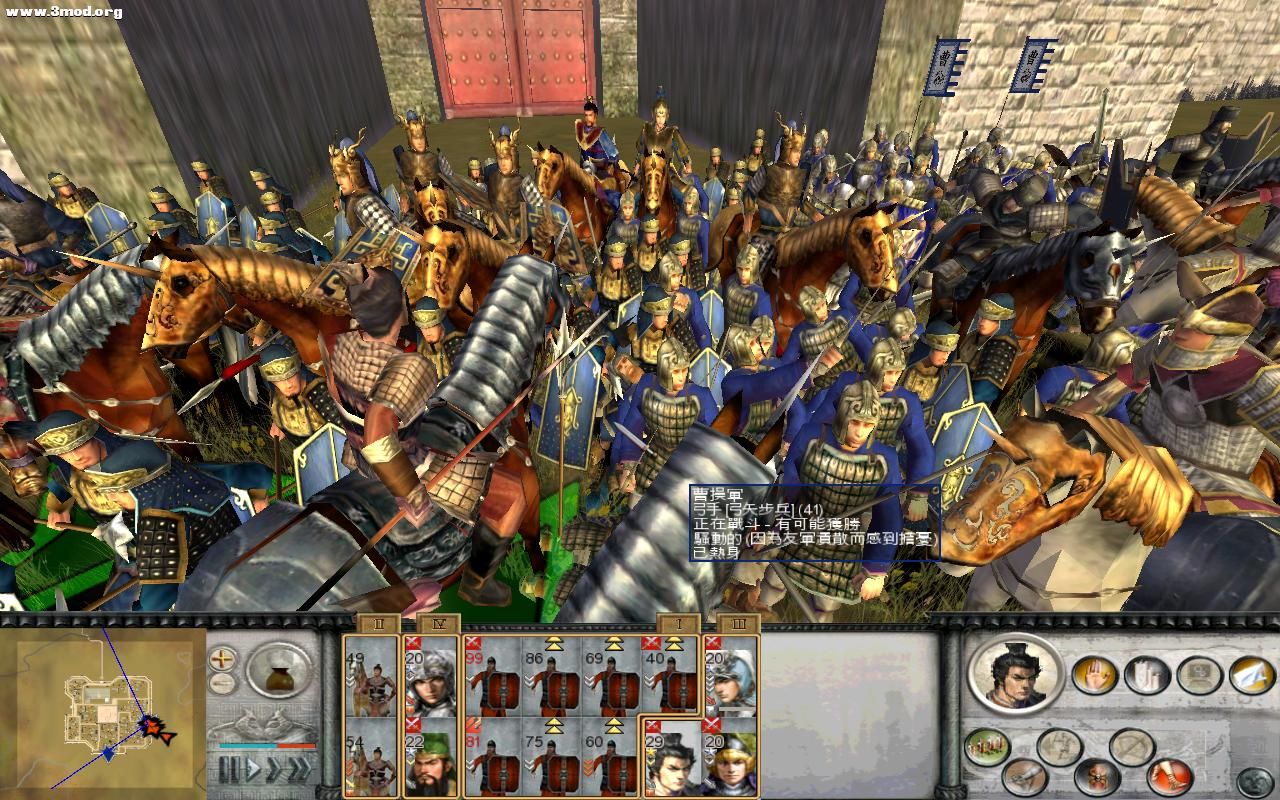
Task: Zoom out the minimap with minus button
Action: tap(222, 684)
